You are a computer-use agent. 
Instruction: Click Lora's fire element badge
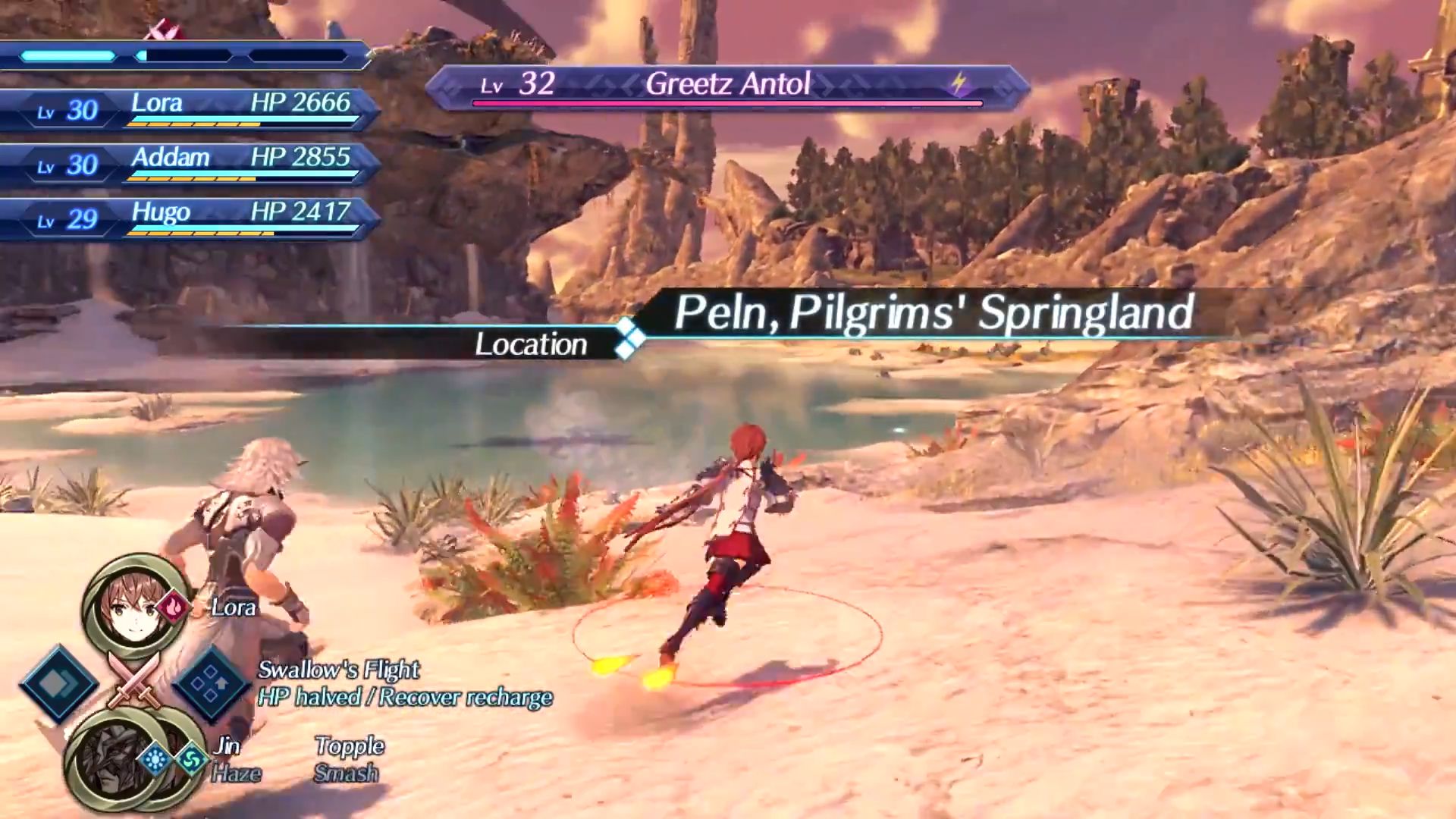click(174, 607)
